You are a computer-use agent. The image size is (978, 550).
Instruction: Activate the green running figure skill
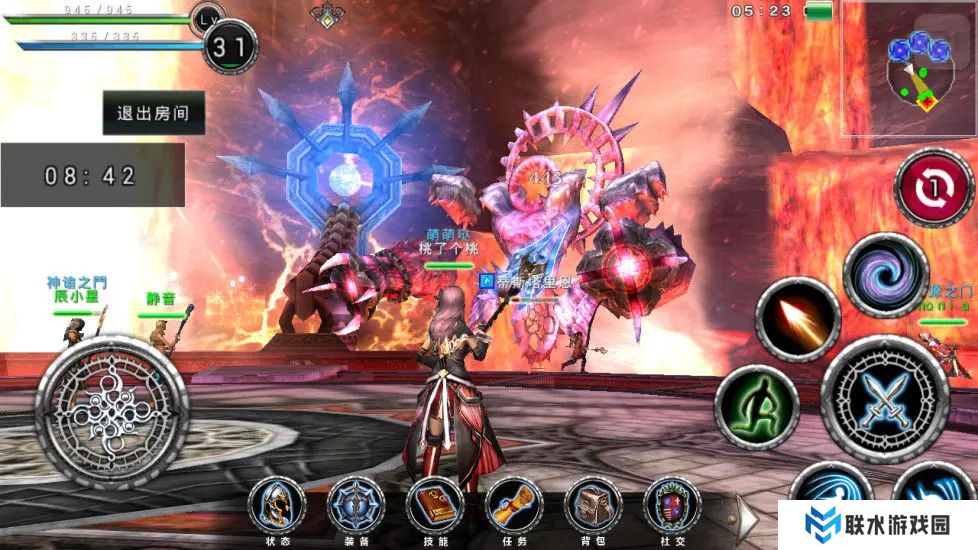(757, 406)
